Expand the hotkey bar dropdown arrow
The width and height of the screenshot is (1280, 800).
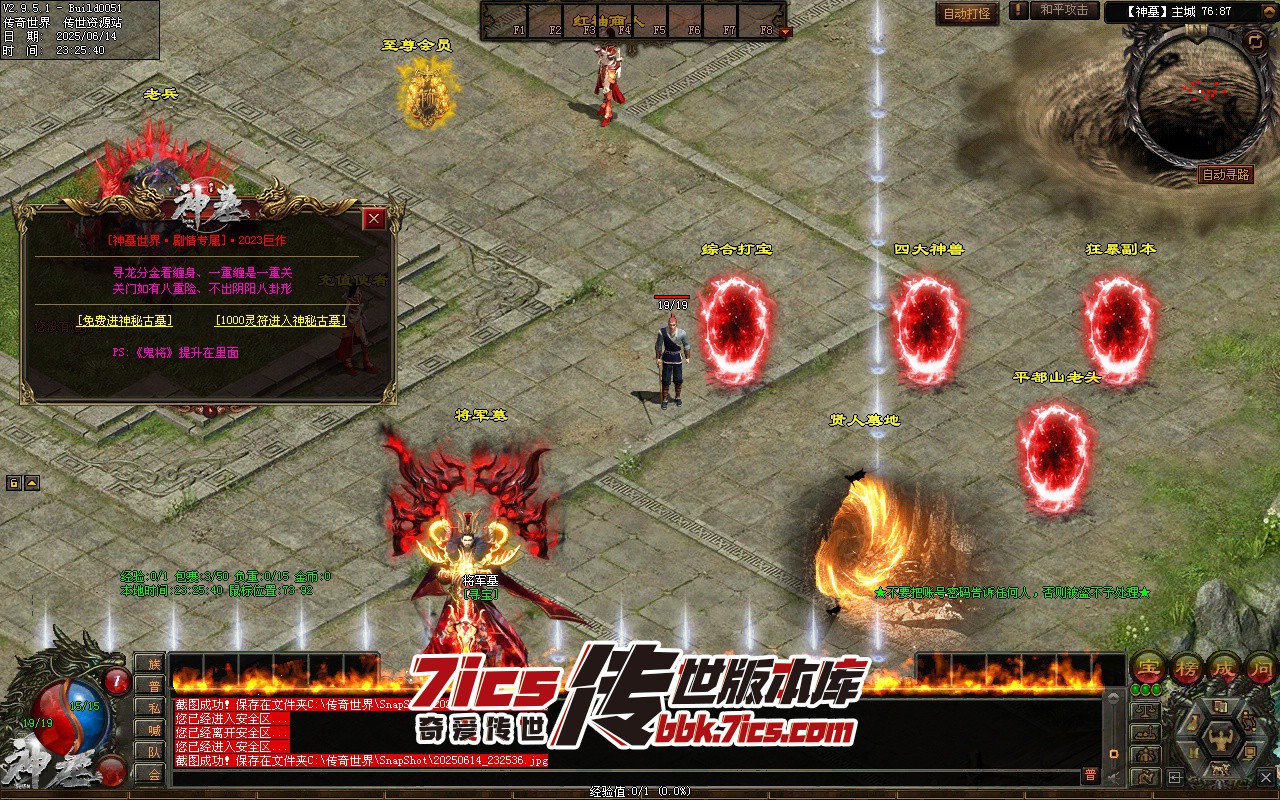785,31
